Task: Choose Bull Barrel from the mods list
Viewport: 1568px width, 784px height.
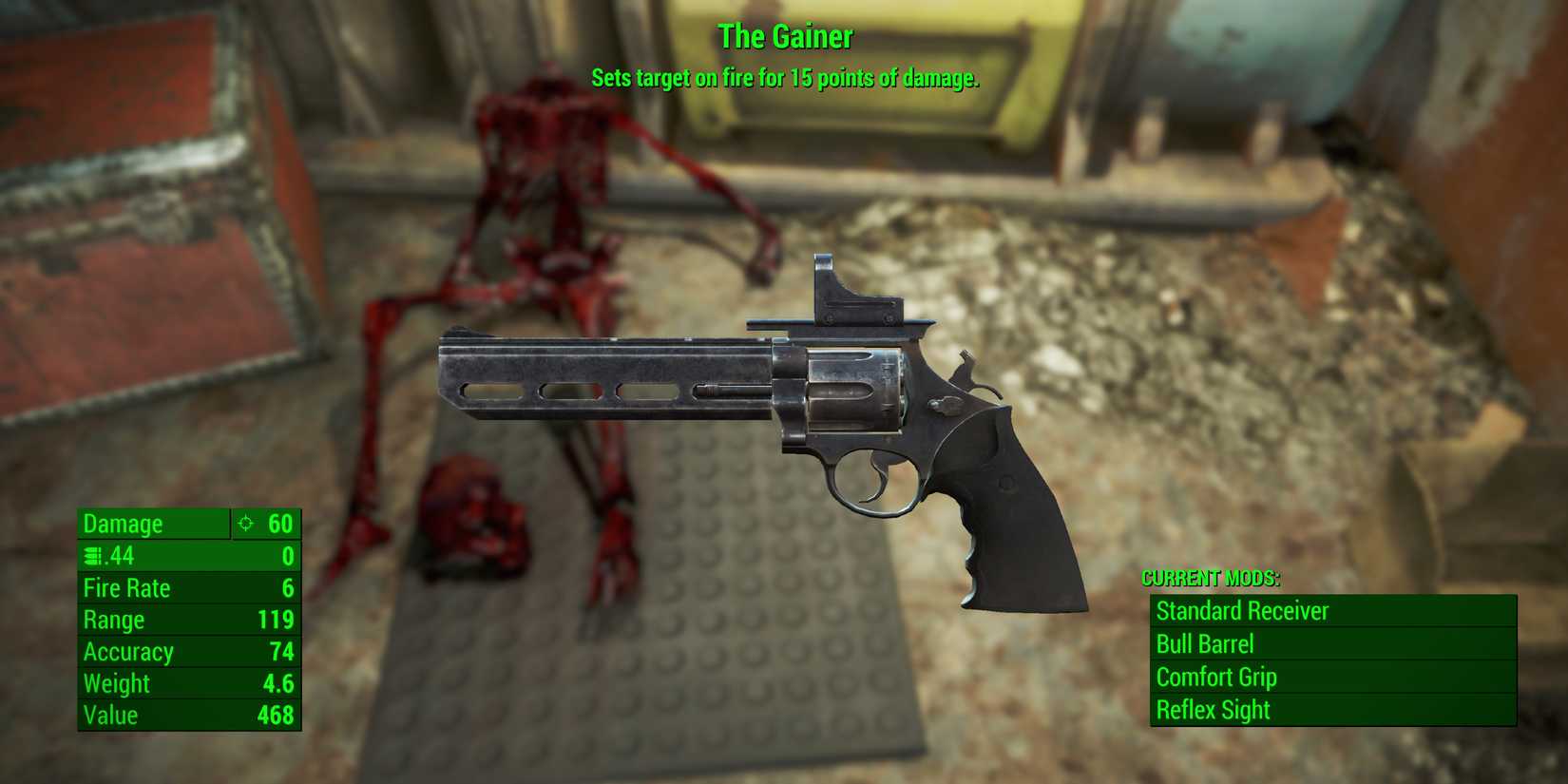Action: (x=1205, y=644)
